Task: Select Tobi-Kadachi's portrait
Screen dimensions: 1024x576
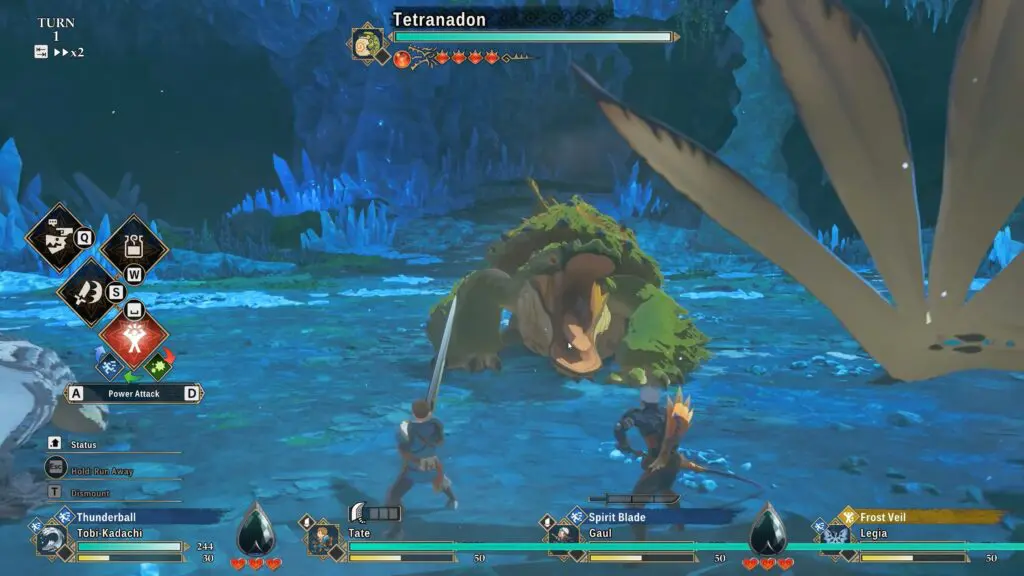Action: coord(50,542)
